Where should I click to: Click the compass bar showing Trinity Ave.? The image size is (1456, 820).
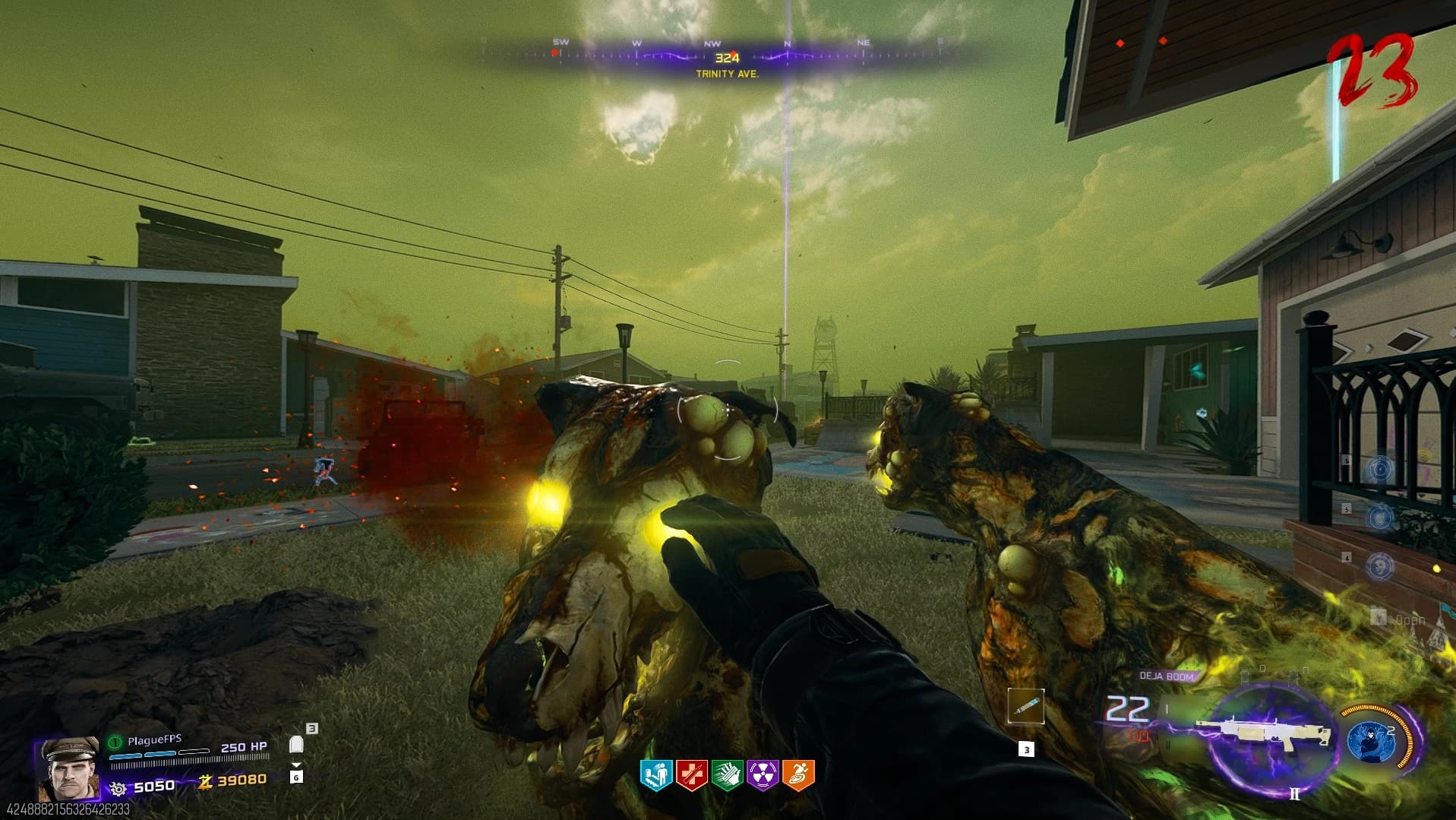coord(727,58)
